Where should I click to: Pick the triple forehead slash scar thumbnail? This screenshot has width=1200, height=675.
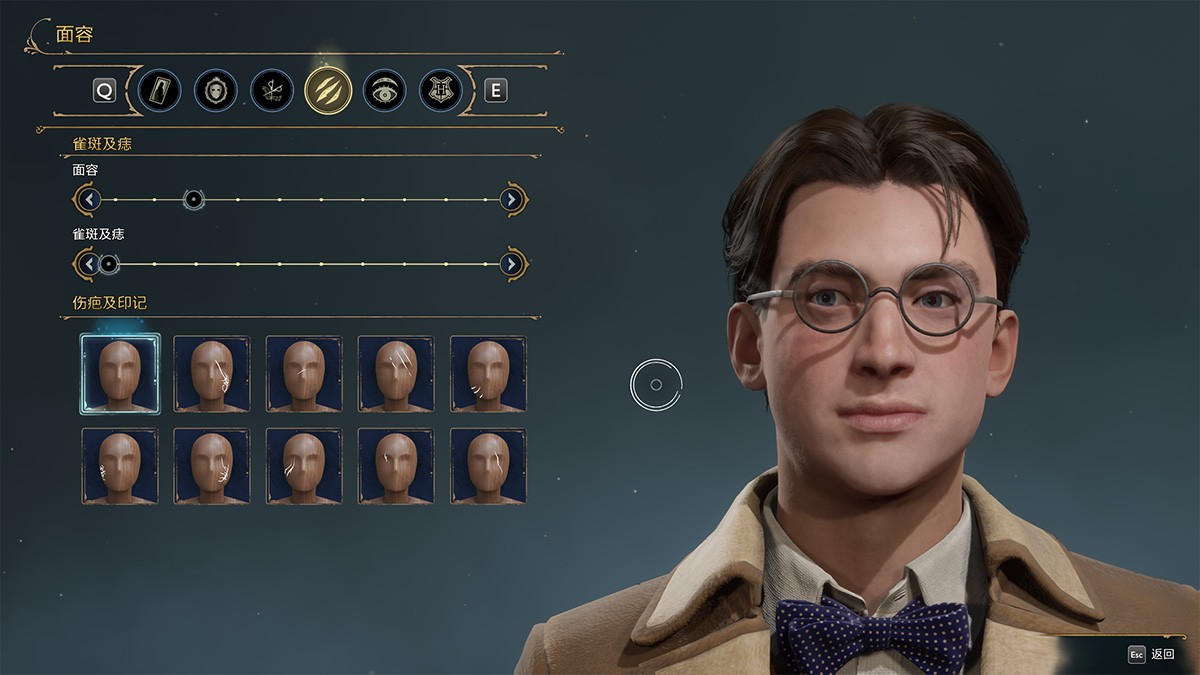396,373
